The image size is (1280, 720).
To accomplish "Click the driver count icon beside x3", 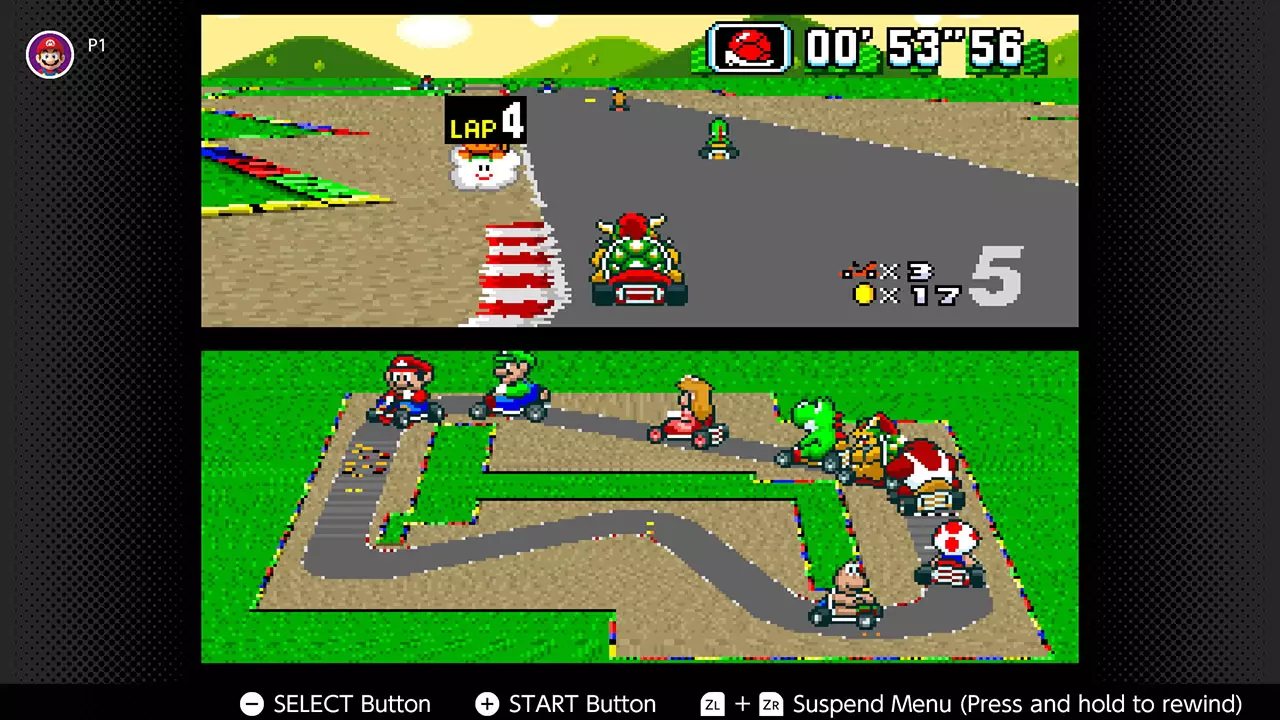I will pyautogui.click(x=860, y=271).
